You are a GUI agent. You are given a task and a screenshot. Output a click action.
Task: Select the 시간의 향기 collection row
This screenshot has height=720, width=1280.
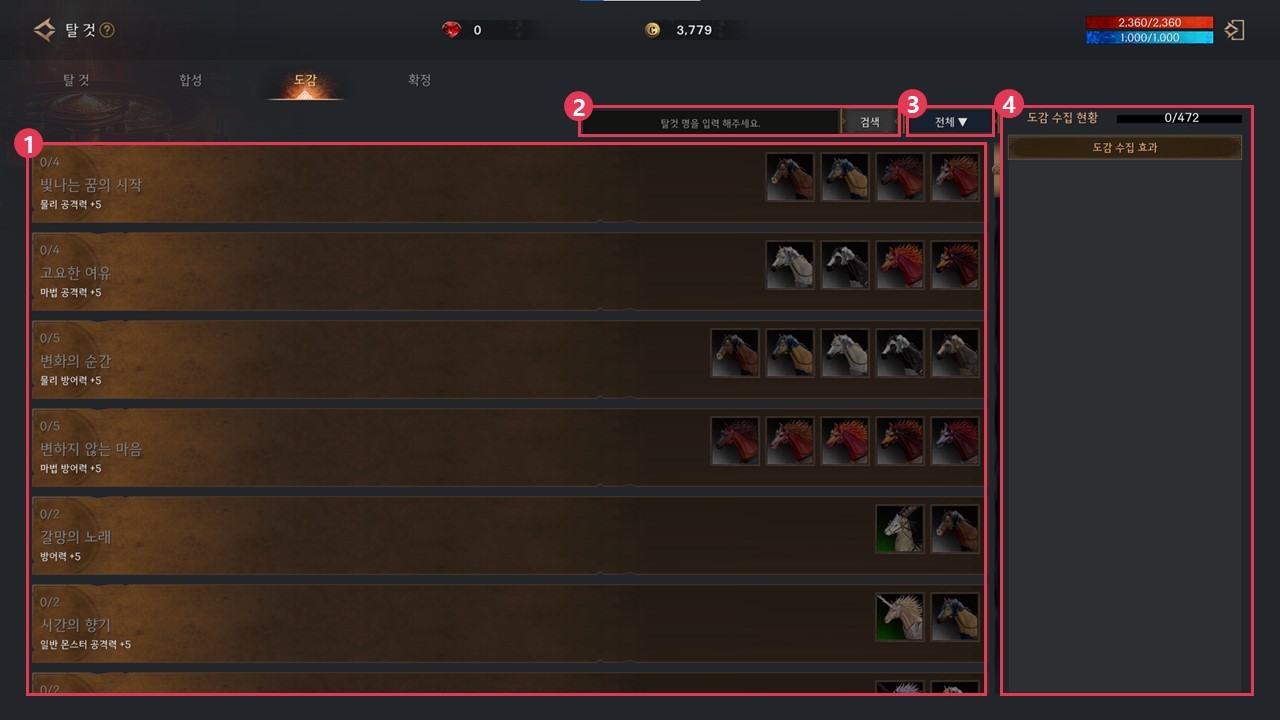300,625
